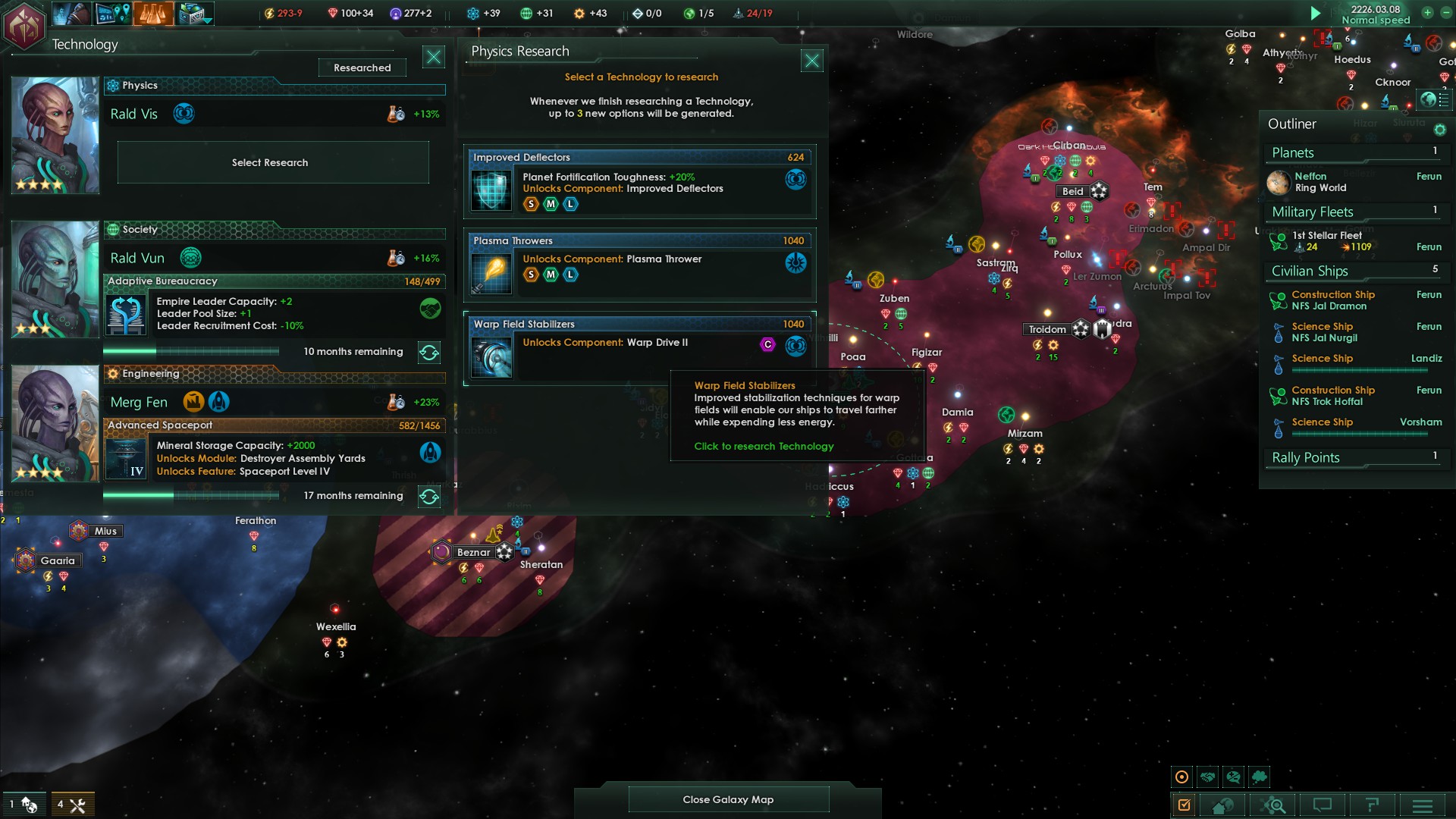Select Plasma Throwers for research

(x=639, y=265)
